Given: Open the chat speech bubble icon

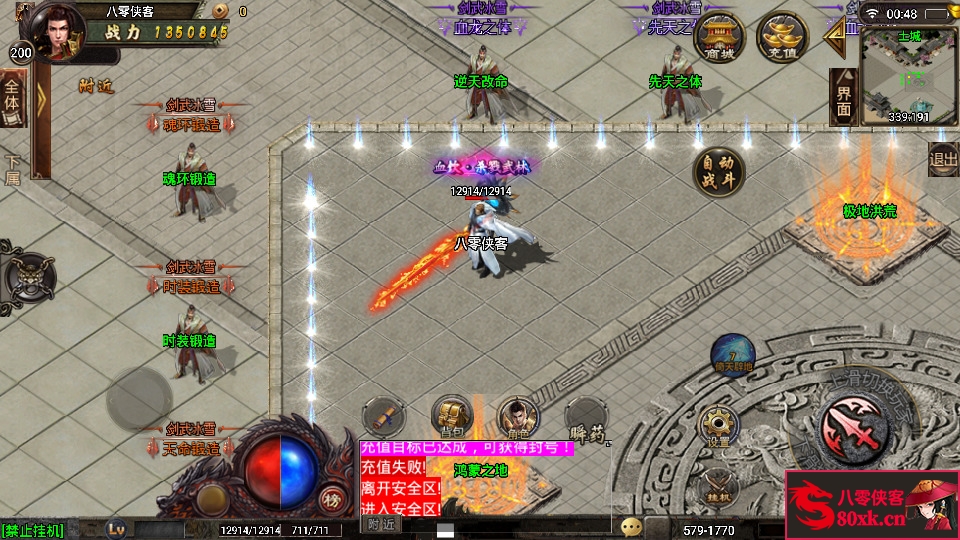Looking at the screenshot, I should click(x=630, y=527).
